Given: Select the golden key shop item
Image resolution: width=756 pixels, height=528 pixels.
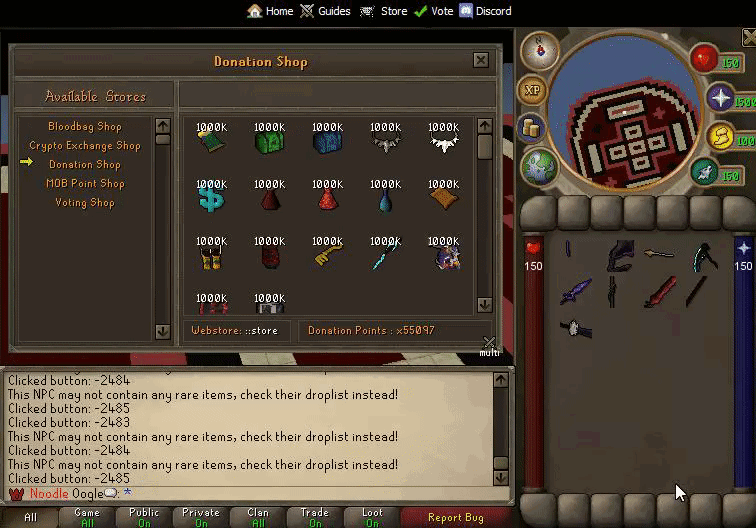Looking at the screenshot, I should pos(327,254).
